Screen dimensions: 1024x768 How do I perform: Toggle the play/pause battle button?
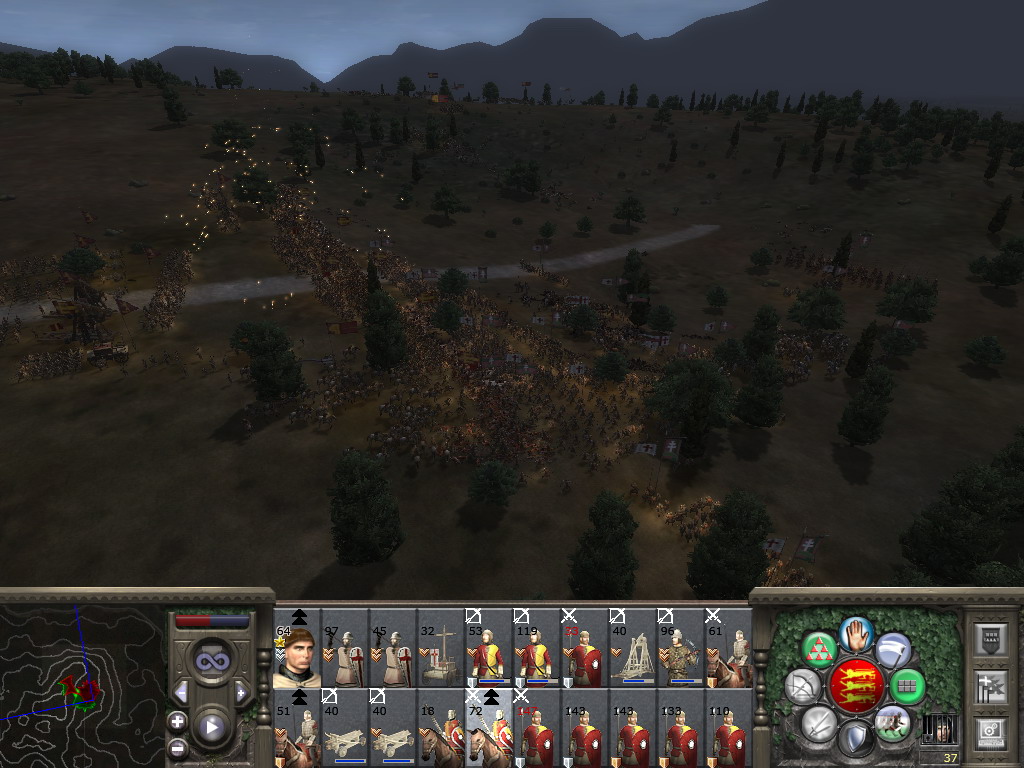tap(211, 727)
